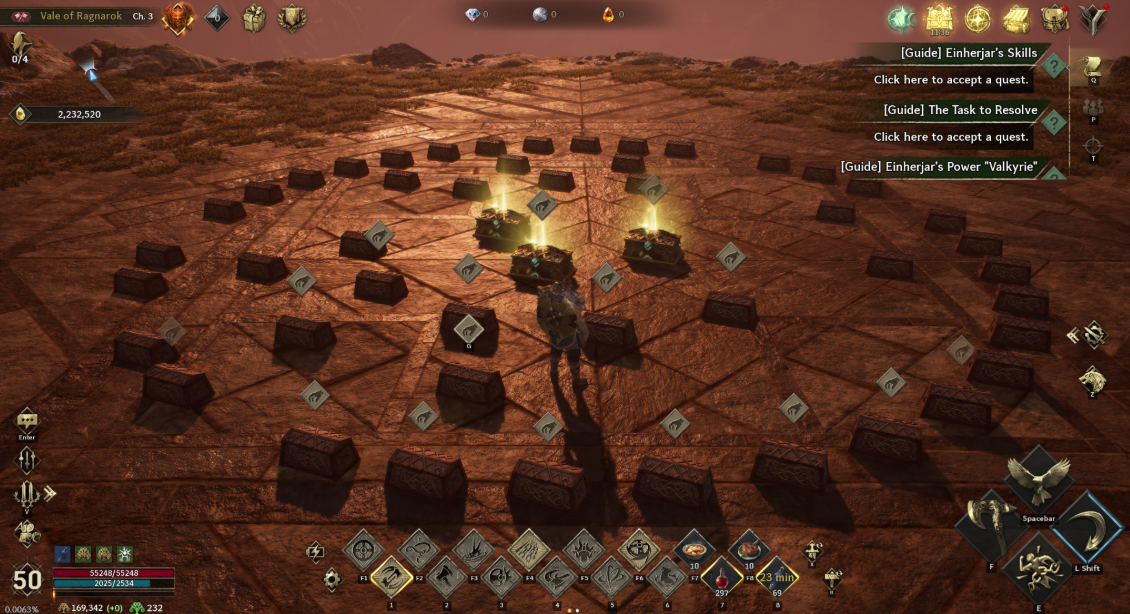
Task: Click the flaming helmet event icon
Action: pyautogui.click(x=178, y=17)
